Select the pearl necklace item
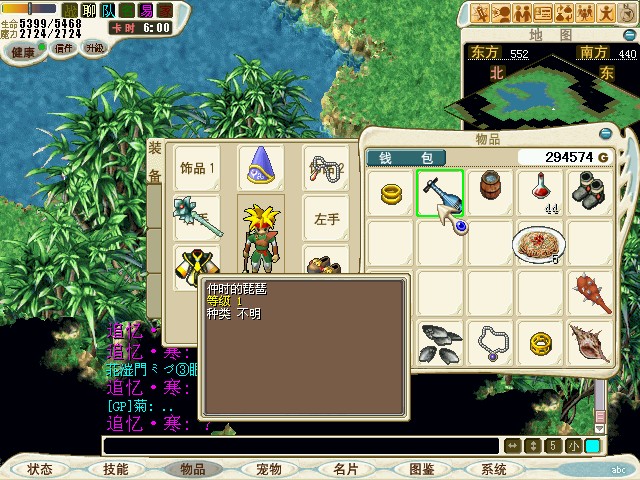The image size is (640, 480). tap(490, 343)
